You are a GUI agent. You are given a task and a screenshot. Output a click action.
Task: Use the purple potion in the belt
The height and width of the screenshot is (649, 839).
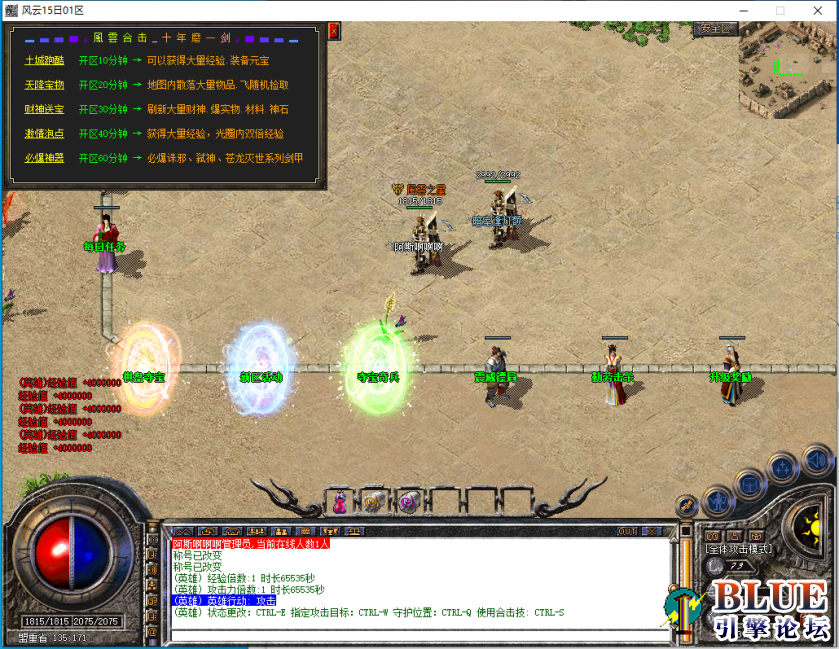341,502
